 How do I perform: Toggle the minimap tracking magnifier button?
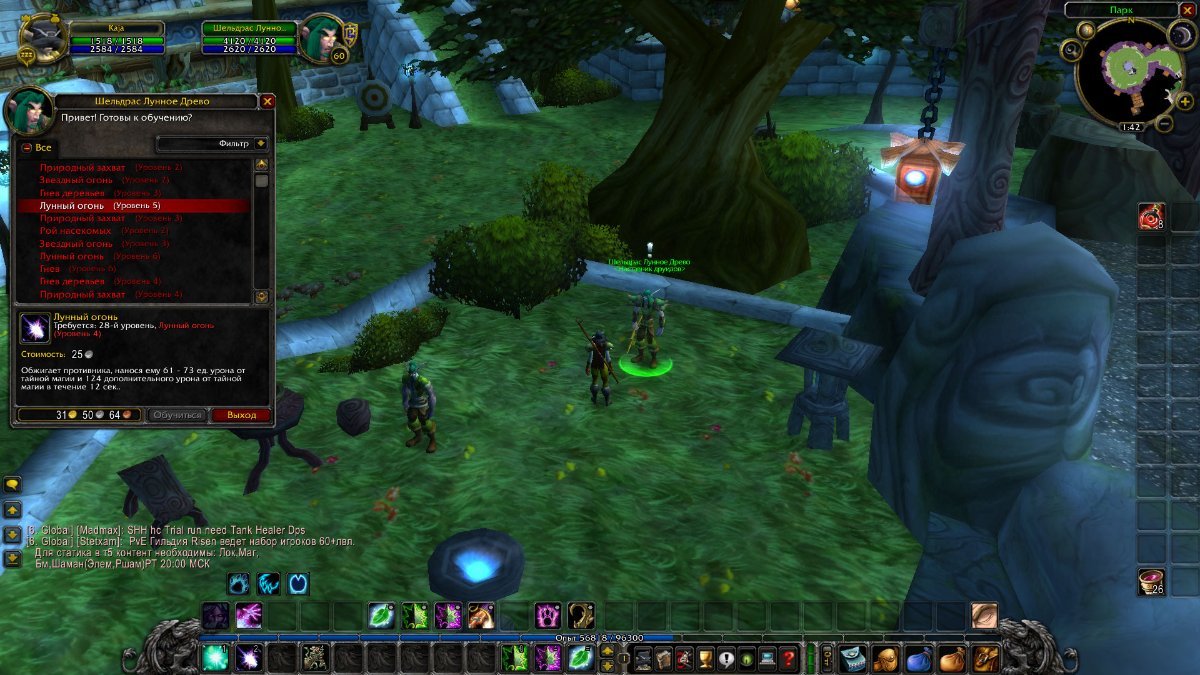click(x=1073, y=50)
